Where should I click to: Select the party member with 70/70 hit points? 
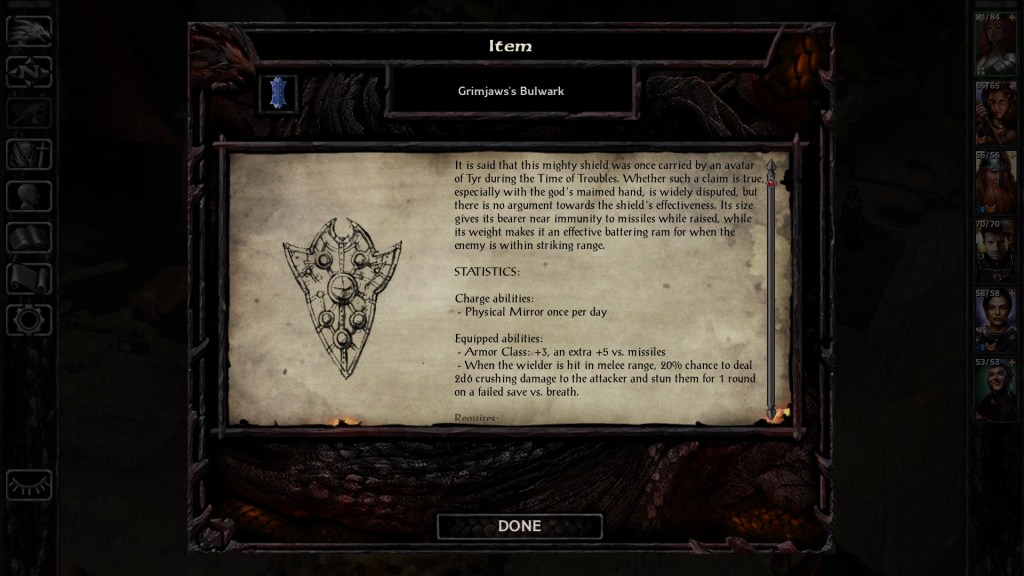[995, 252]
